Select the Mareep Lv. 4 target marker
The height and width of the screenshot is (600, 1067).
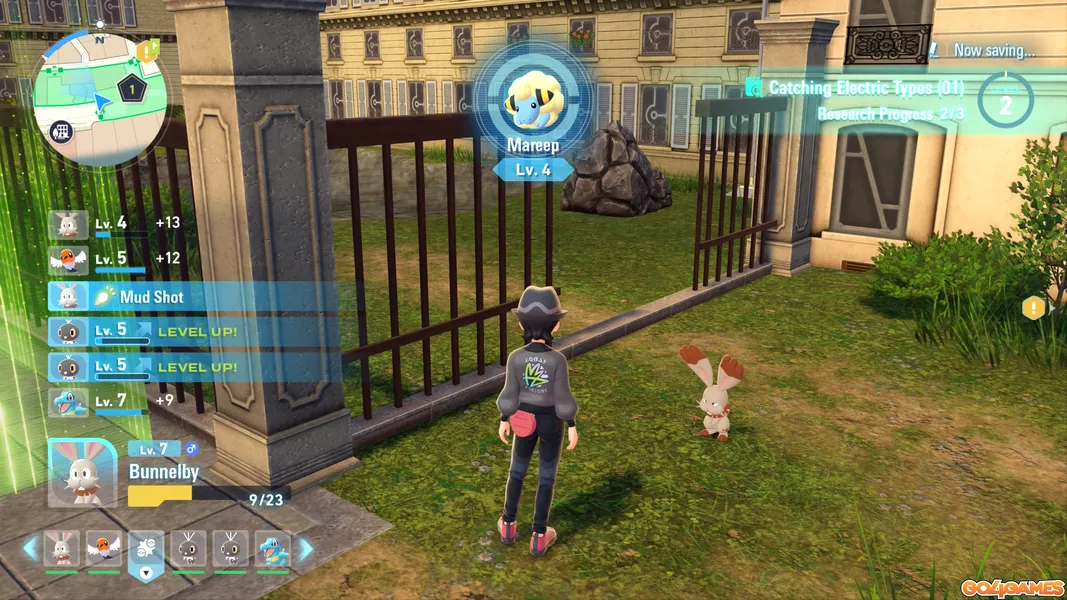pyautogui.click(x=531, y=112)
